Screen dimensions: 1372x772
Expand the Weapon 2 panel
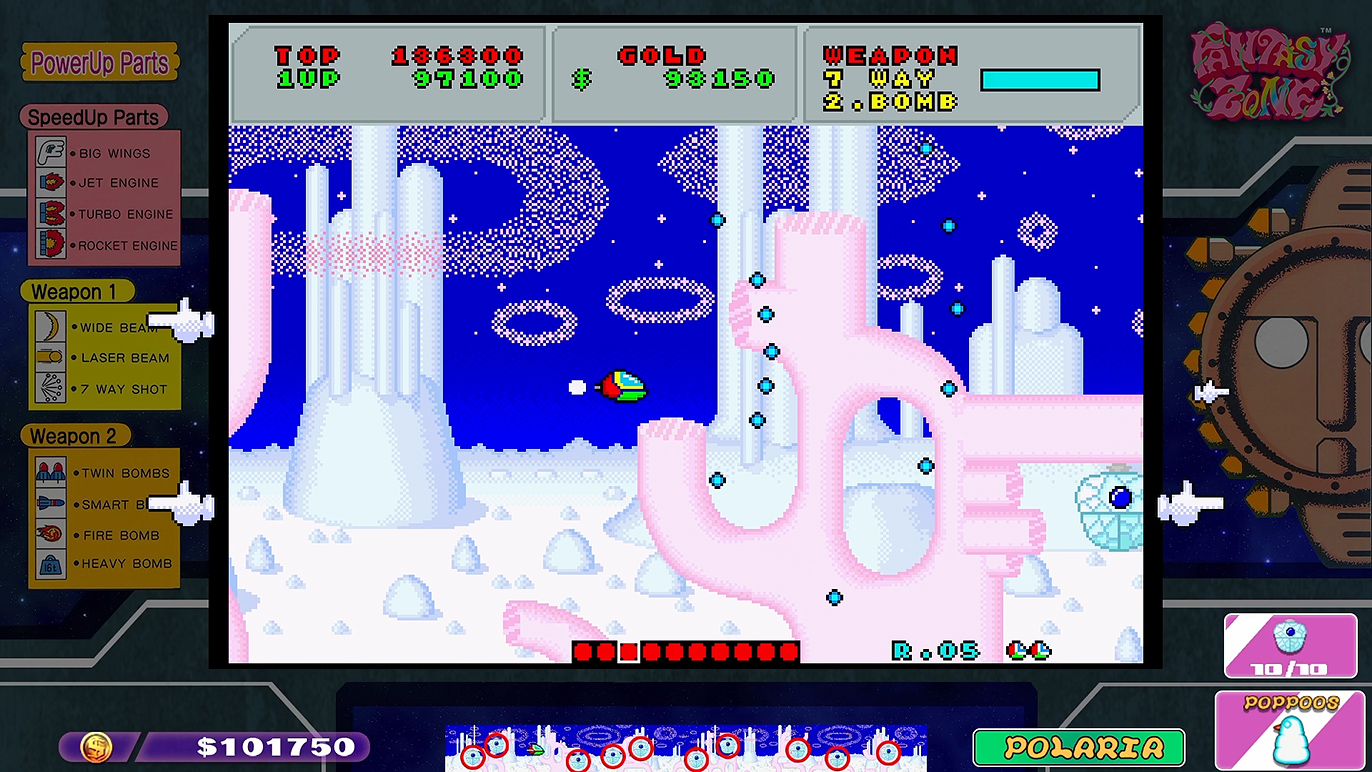pos(76,435)
